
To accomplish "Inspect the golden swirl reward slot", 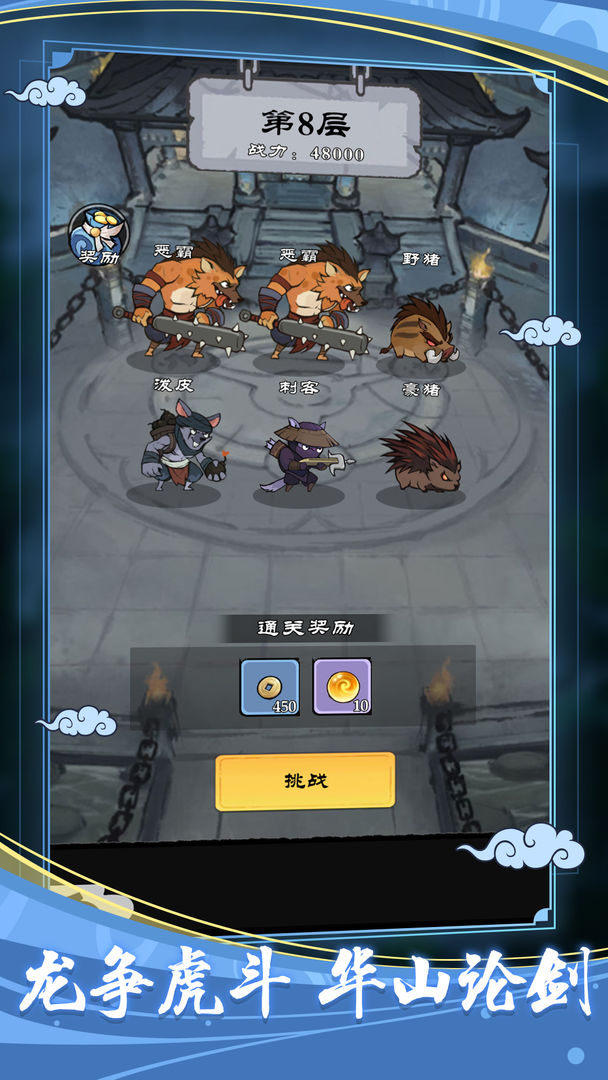I will point(342,687).
